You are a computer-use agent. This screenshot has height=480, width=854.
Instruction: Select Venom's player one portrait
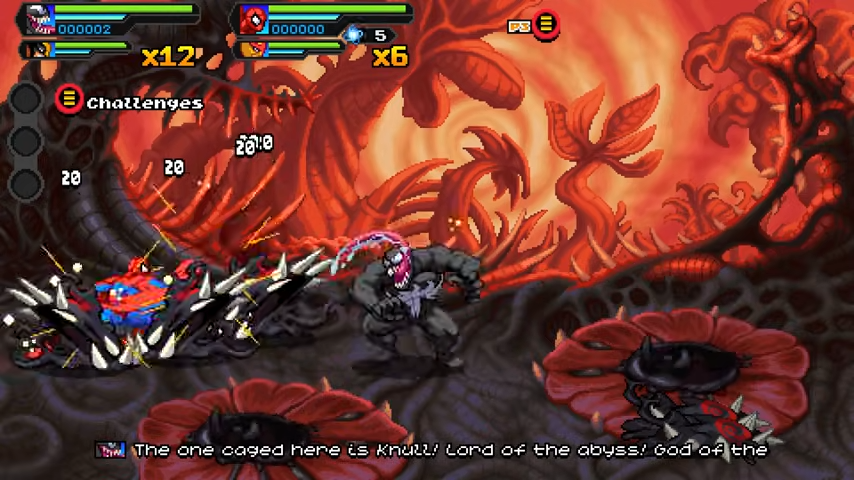click(36, 18)
